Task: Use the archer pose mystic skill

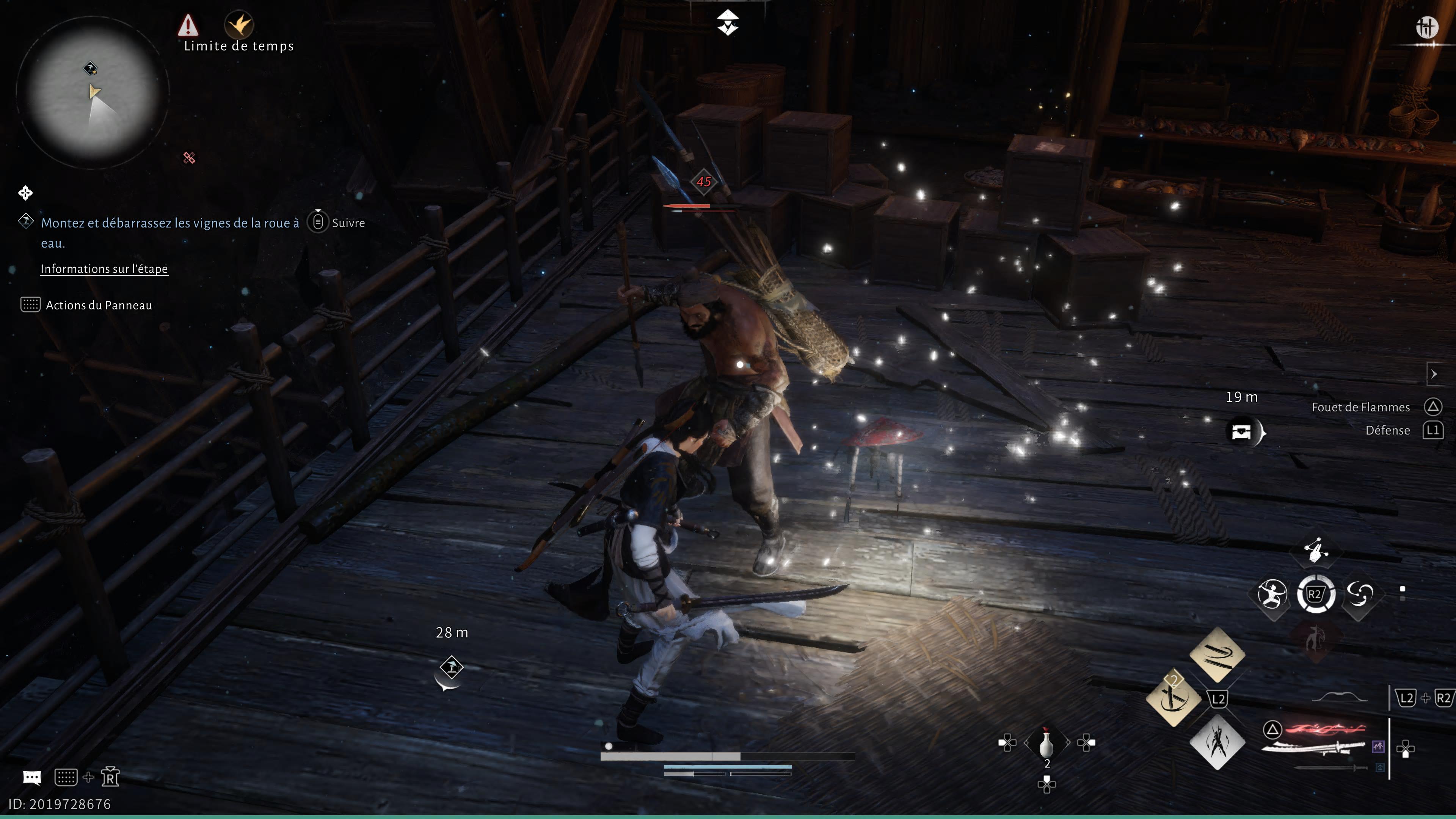Action: [x=1271, y=594]
